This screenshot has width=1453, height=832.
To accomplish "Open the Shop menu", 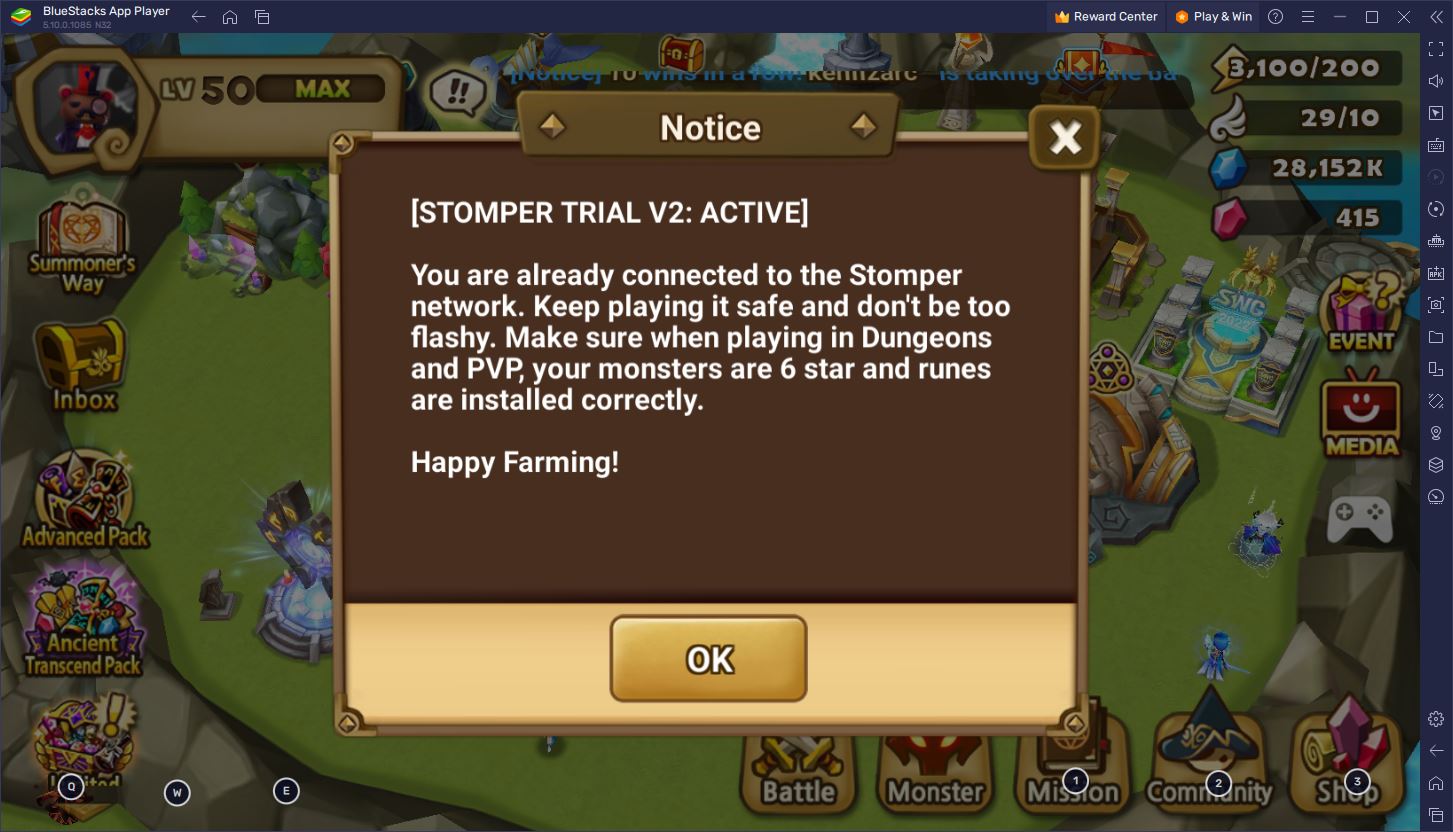I will [x=1347, y=770].
